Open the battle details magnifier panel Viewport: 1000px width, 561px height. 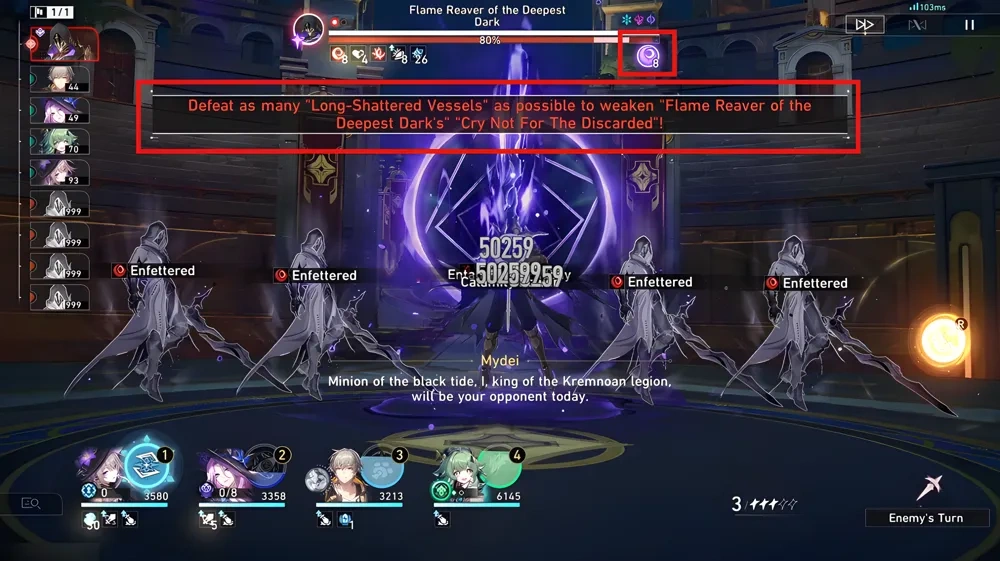[30, 504]
